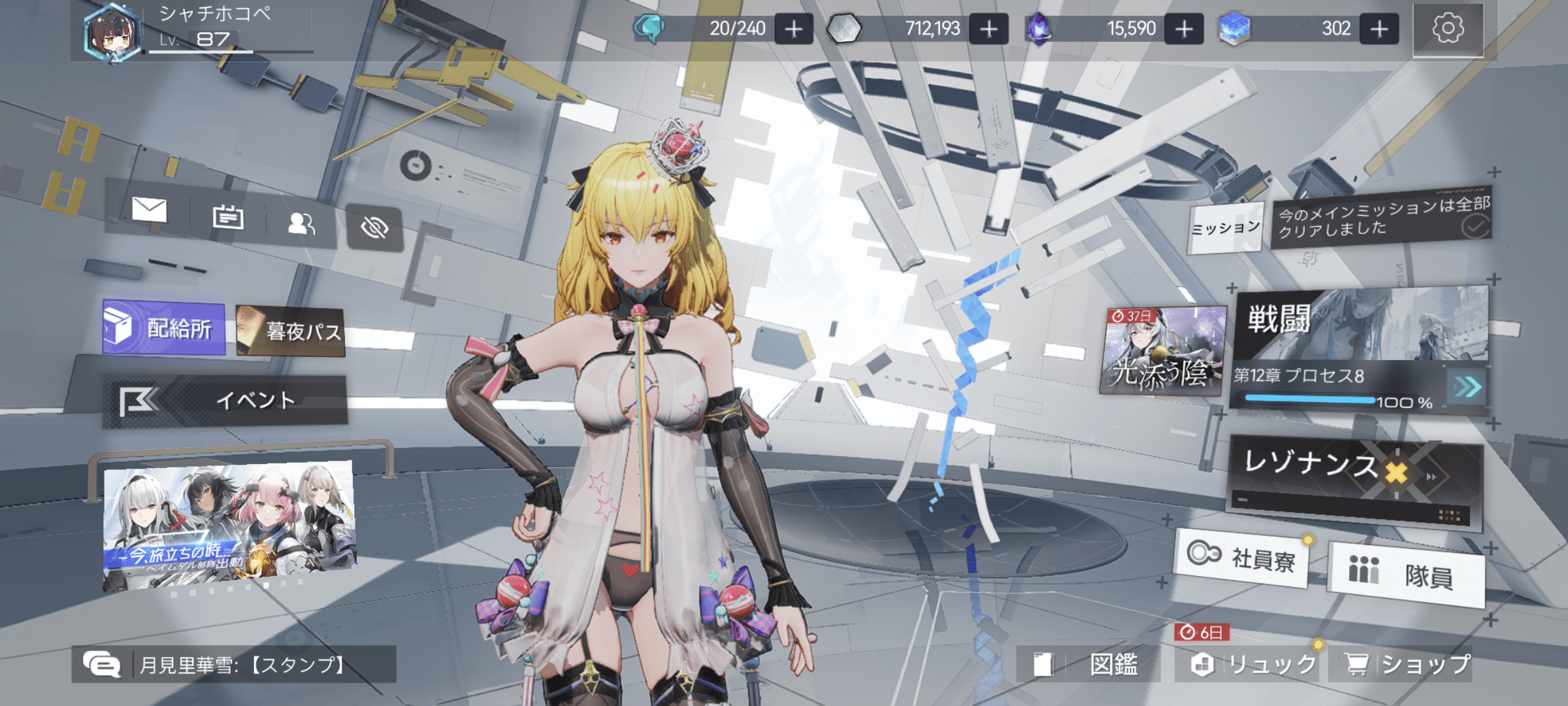1568x706 pixels.
Task: Add silver coins via the 712,193 plus
Action: point(988,29)
